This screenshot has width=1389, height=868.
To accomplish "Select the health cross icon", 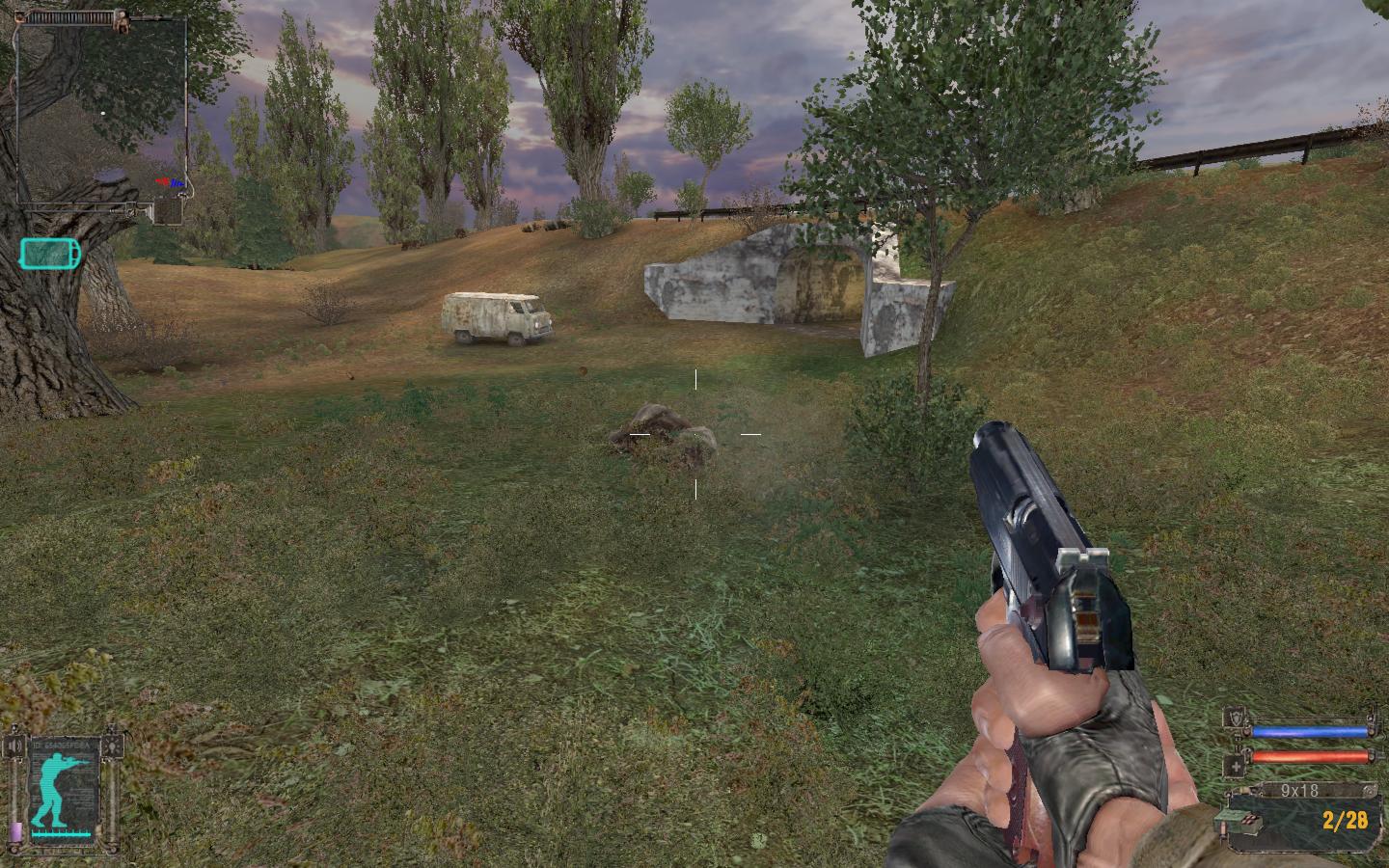I will tap(1234, 767).
